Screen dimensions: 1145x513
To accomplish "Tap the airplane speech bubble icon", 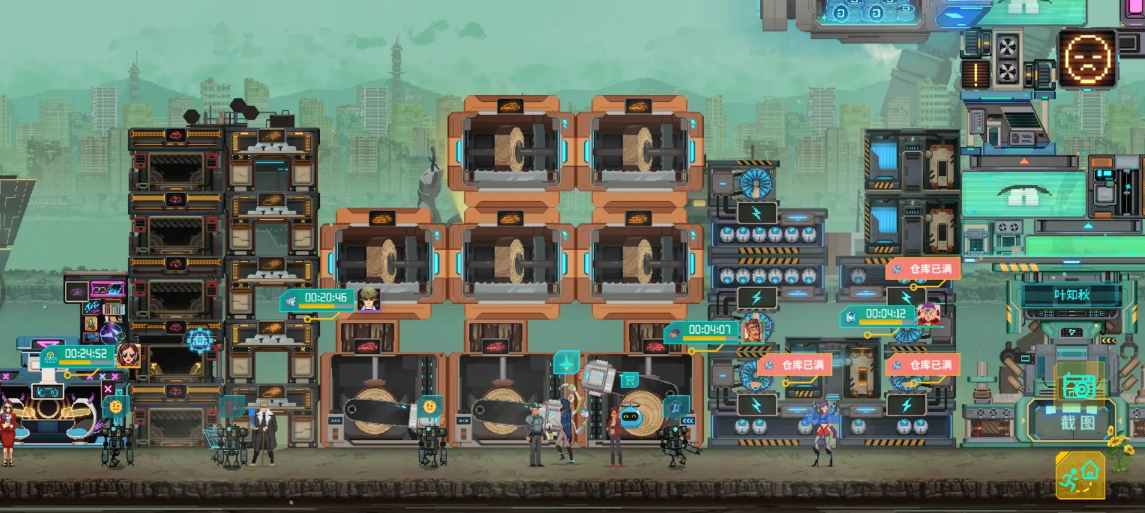I will (x=567, y=361).
